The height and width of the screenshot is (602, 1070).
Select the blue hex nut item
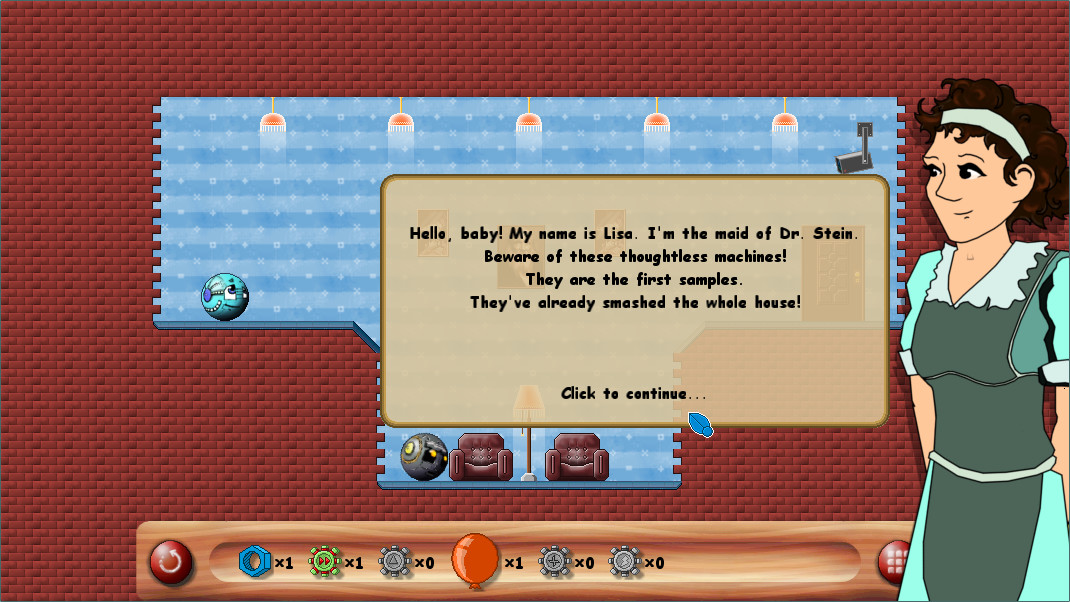point(255,561)
